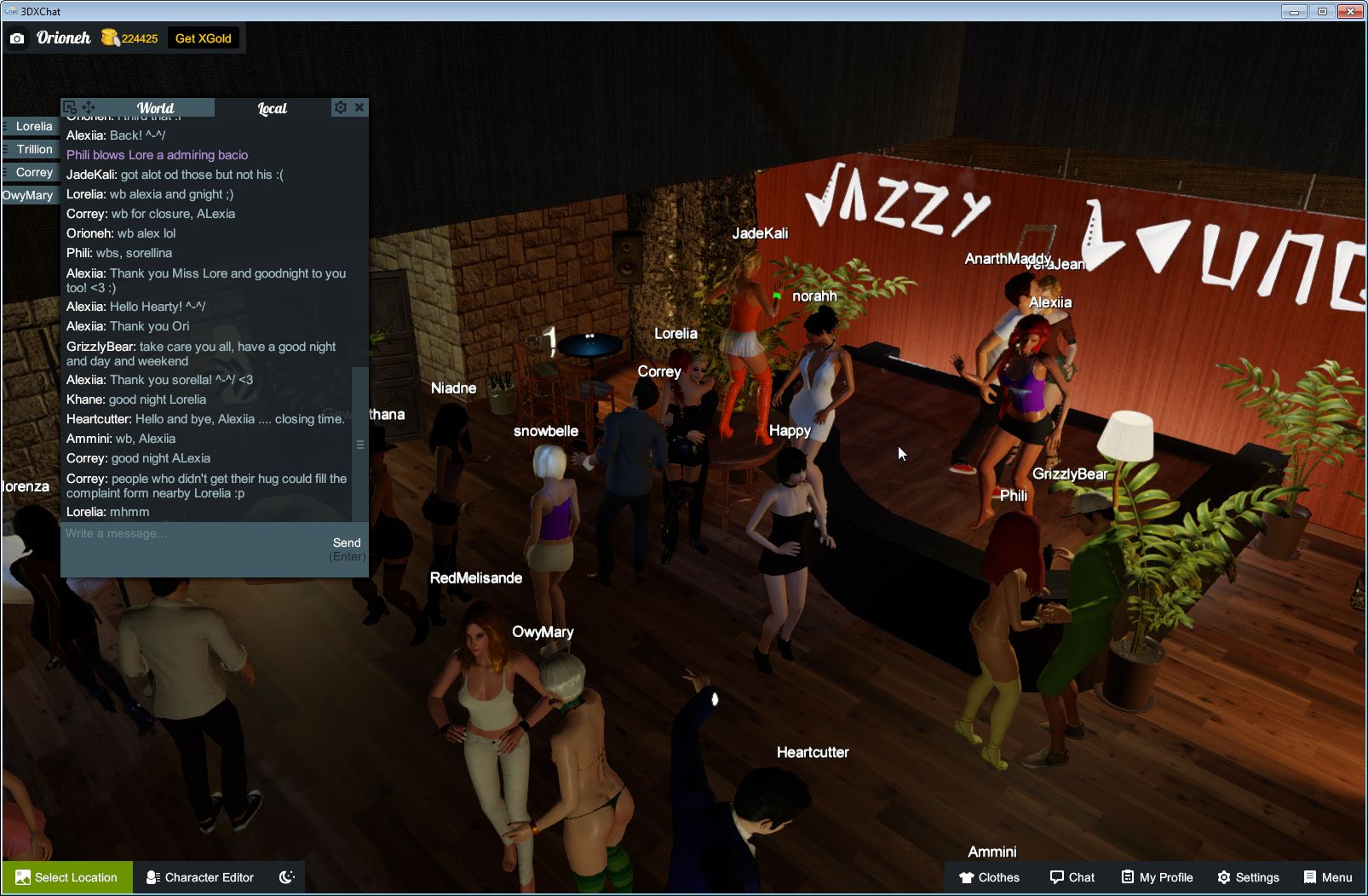
Task: Switch to the Local chat tab
Action: (271, 108)
